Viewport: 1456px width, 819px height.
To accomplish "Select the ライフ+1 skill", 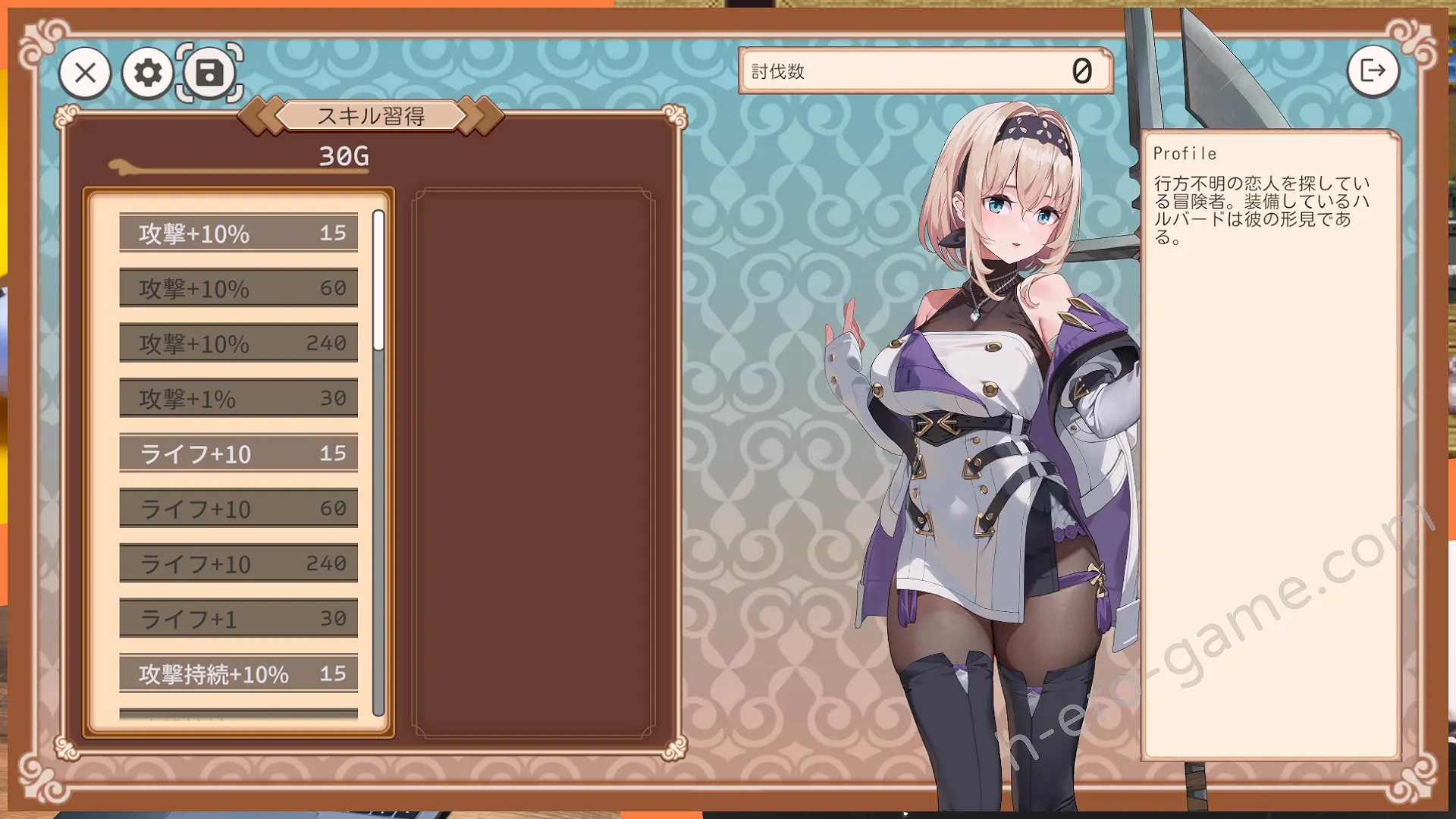I will 238,619.
